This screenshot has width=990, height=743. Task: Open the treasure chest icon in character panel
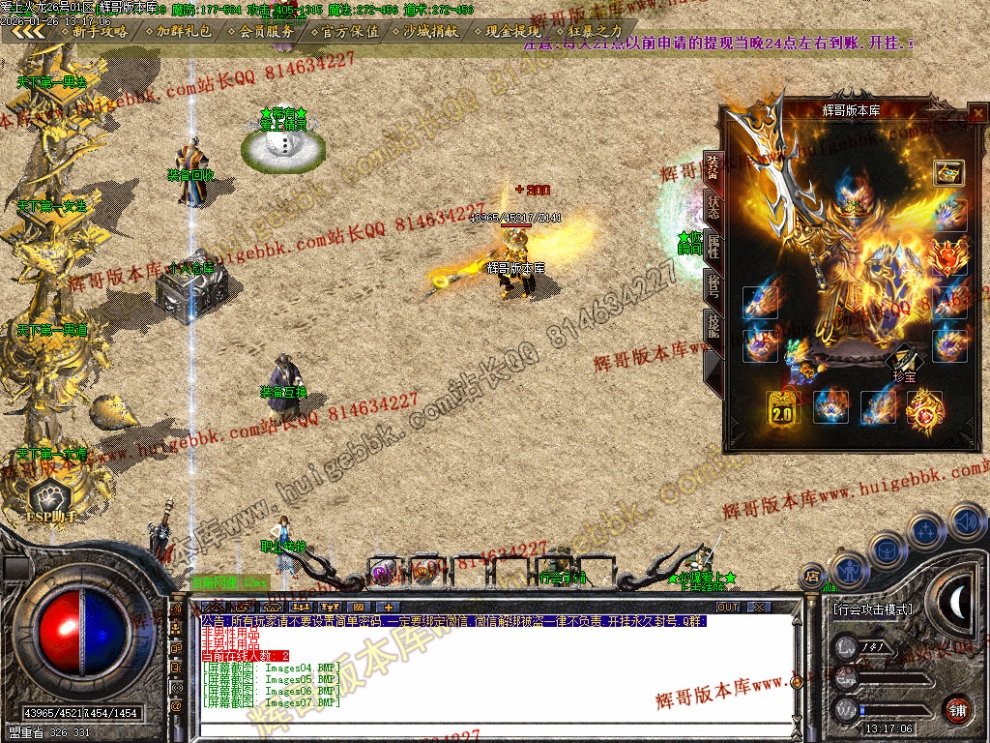pyautogui.click(x=949, y=173)
